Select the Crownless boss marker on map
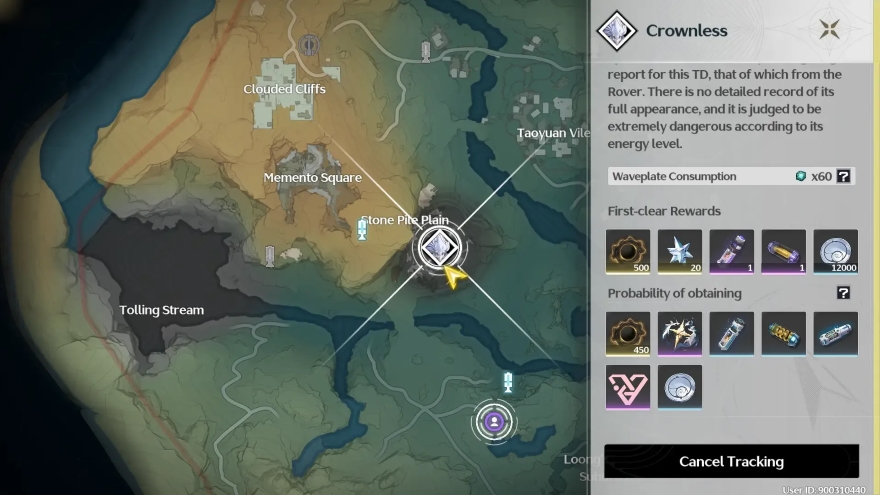This screenshot has width=880, height=495. 437,247
